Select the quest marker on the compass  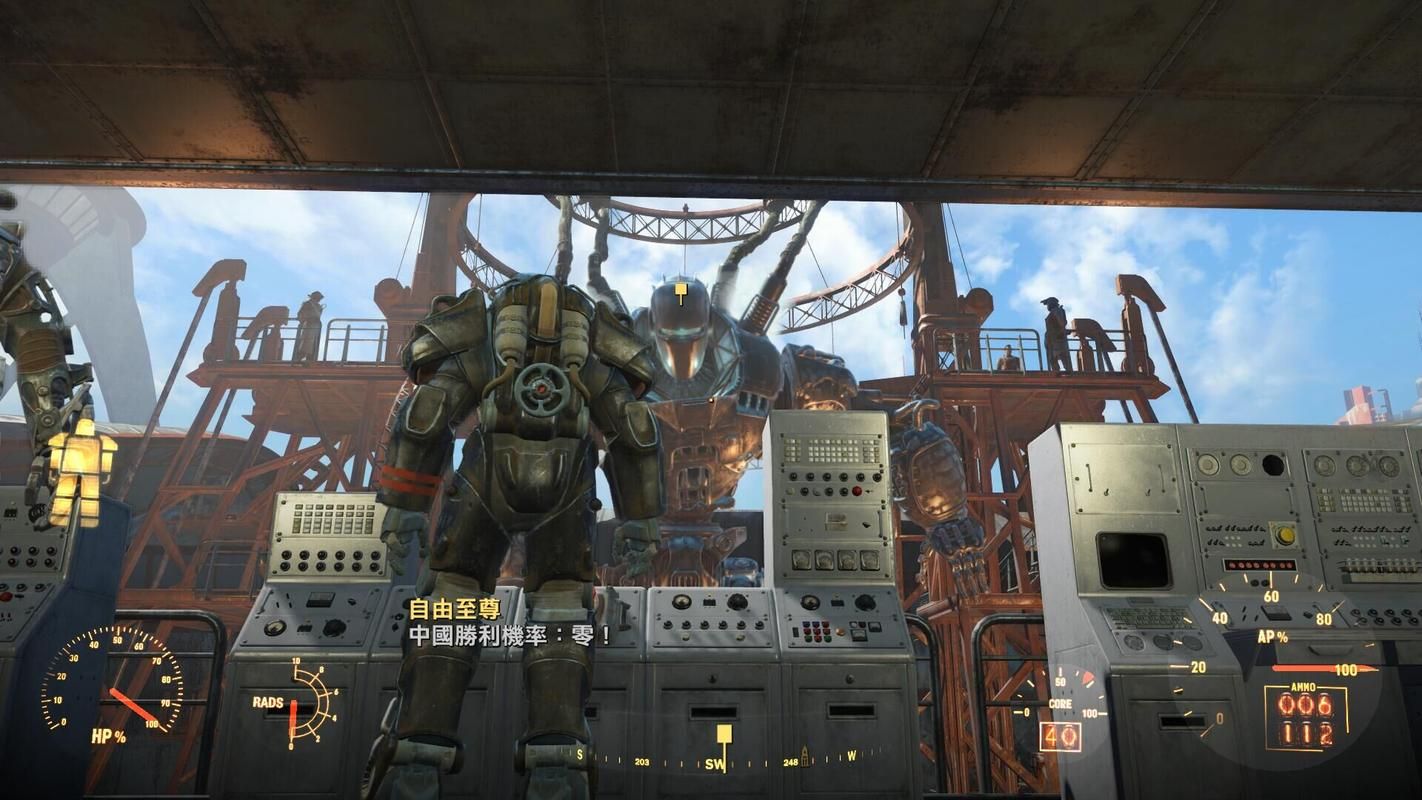[x=724, y=737]
